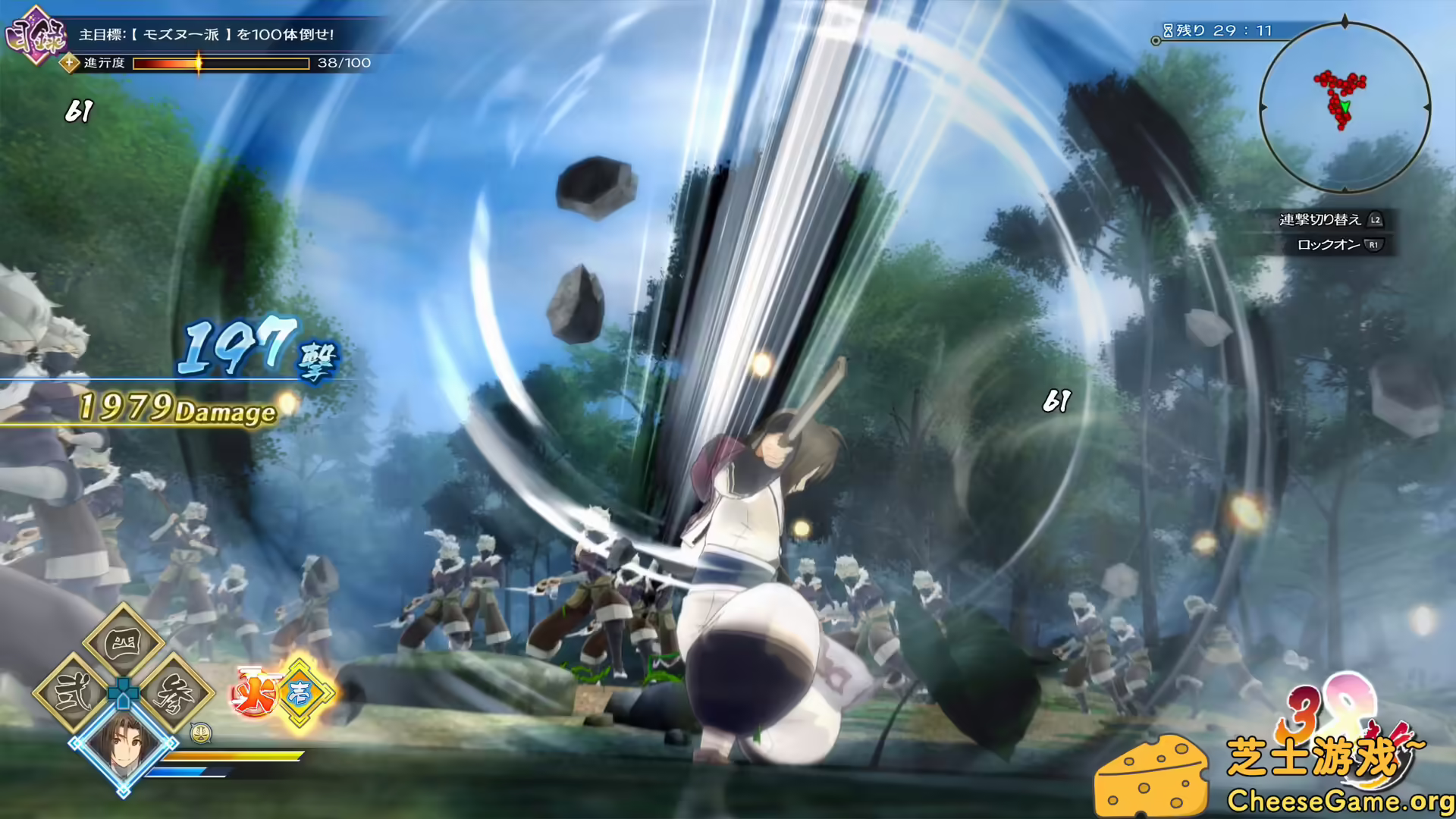Image resolution: width=1456 pixels, height=819 pixels.
Task: Activate the 進行度 plus diamond marker
Action: pos(69,63)
